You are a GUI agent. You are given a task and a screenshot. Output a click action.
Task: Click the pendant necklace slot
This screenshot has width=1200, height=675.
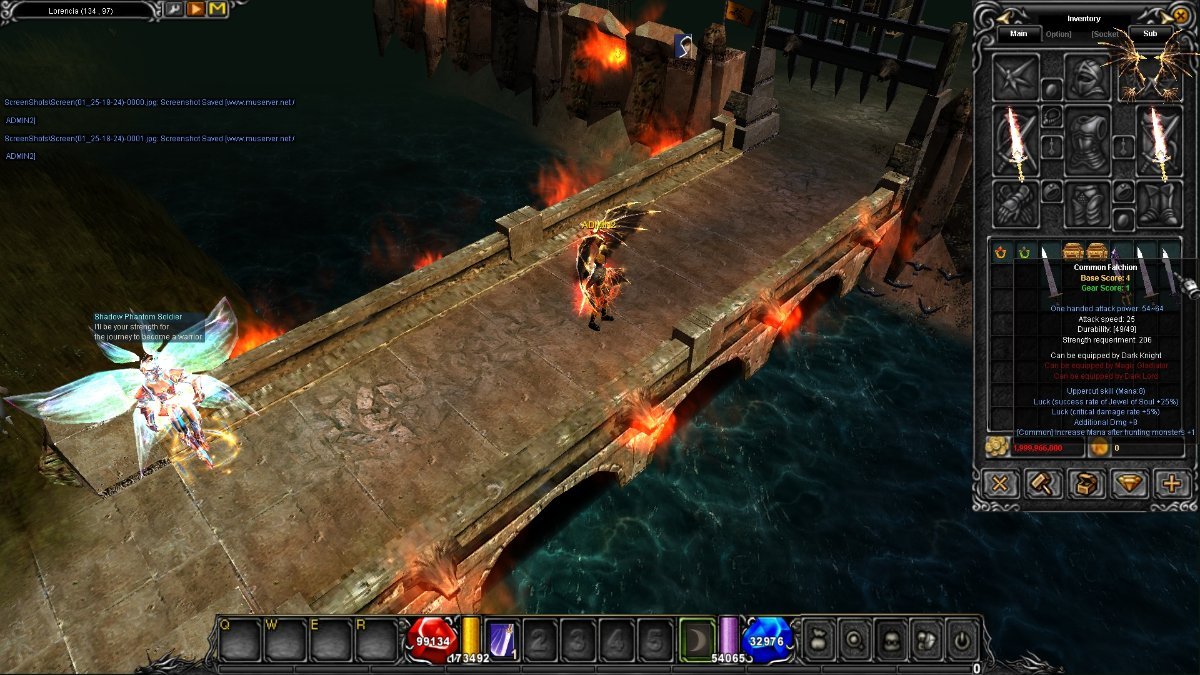[x=1050, y=117]
